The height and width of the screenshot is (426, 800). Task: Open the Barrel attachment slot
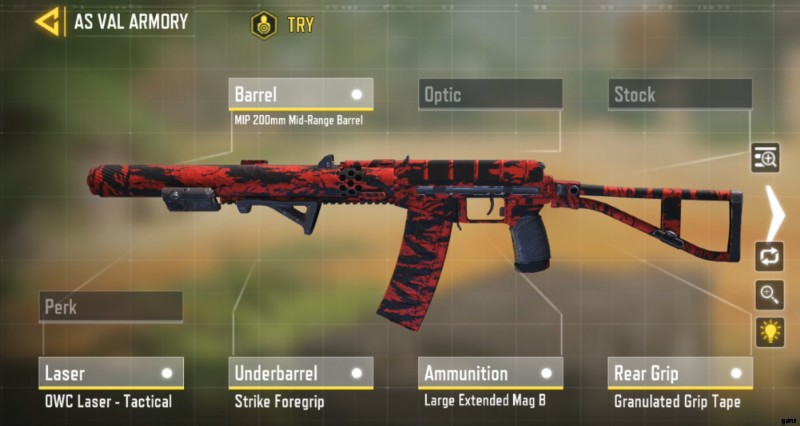coord(300,94)
